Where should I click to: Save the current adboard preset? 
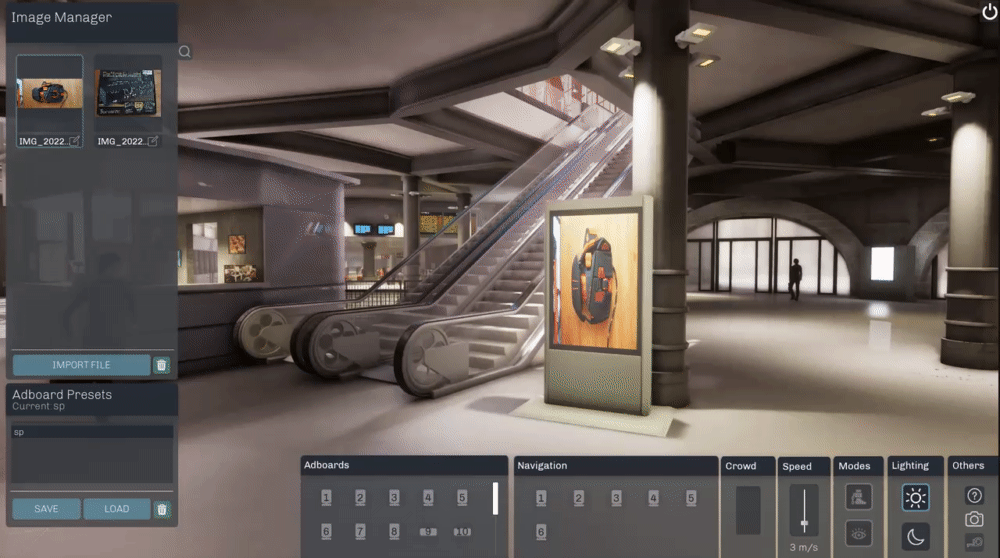[x=46, y=509]
